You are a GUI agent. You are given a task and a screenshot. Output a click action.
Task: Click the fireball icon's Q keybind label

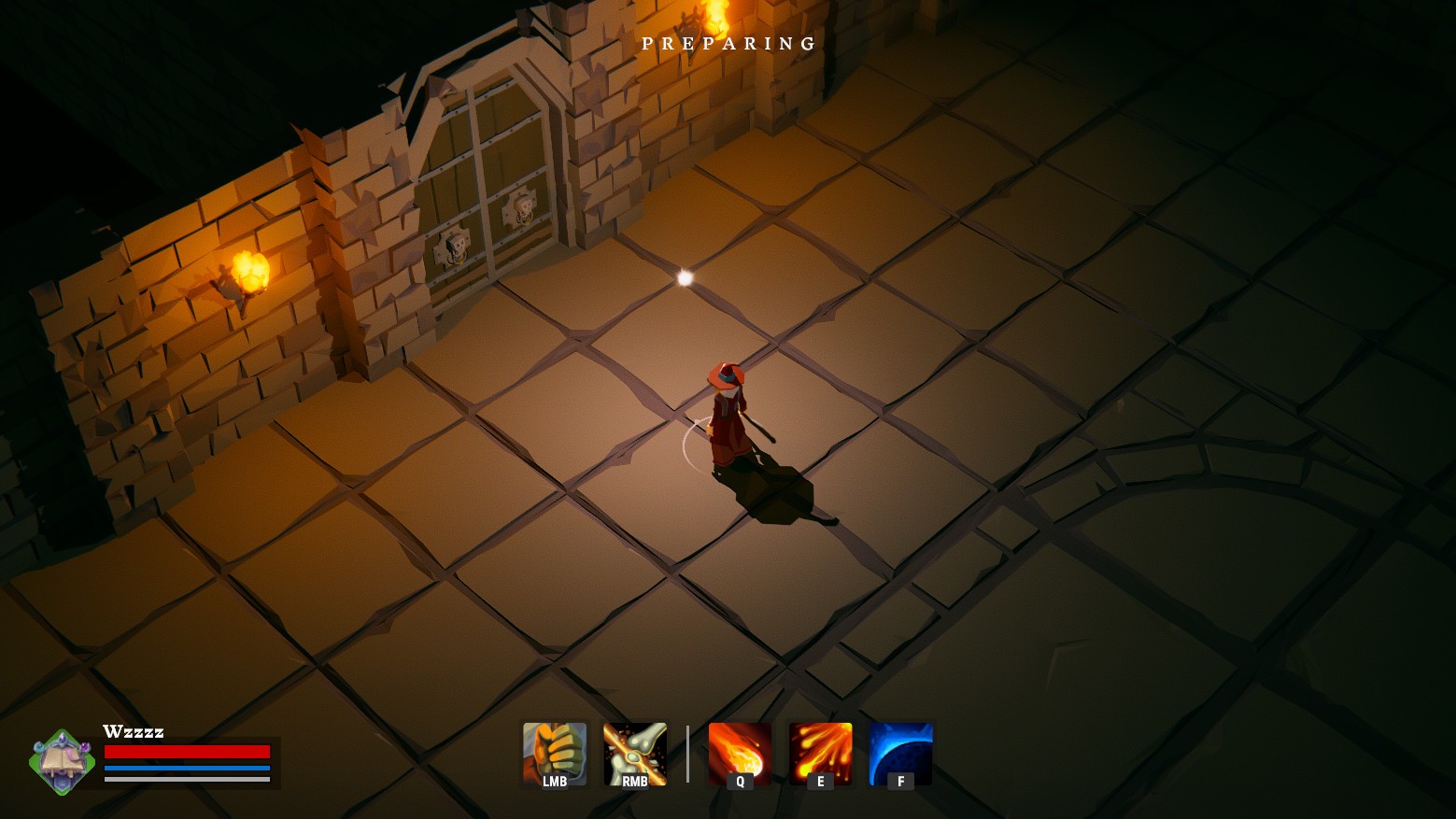click(x=739, y=783)
